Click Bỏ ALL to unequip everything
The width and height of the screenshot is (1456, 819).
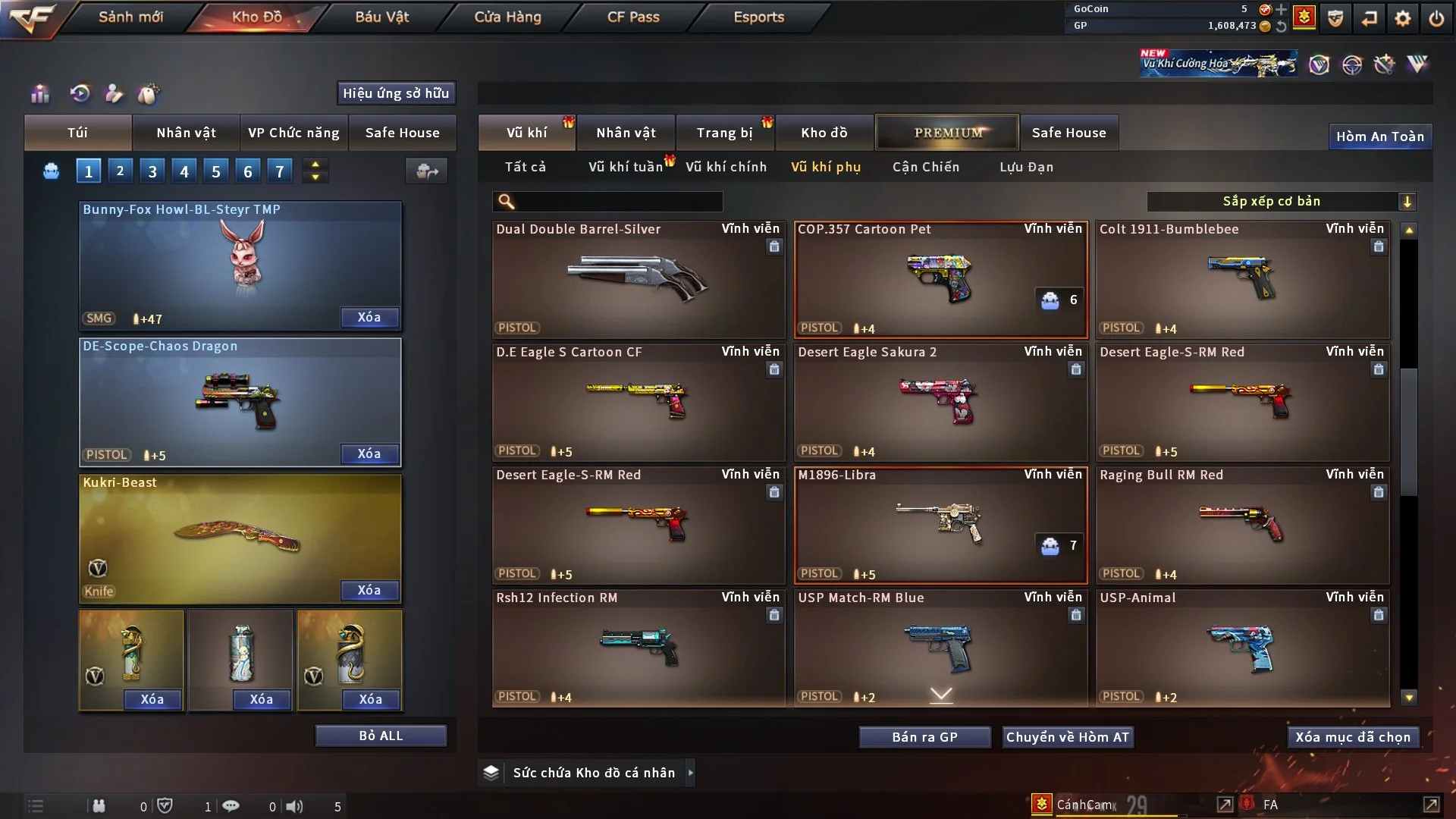pyautogui.click(x=381, y=736)
